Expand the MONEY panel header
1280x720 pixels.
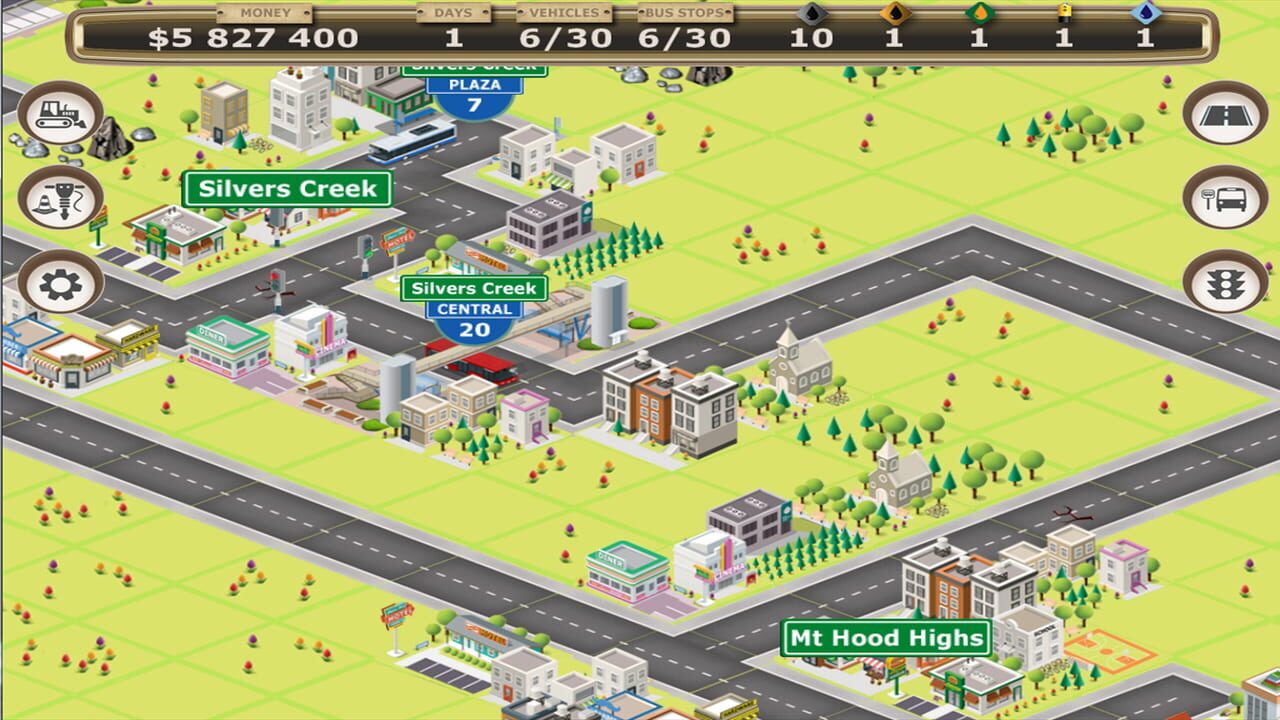point(263,13)
